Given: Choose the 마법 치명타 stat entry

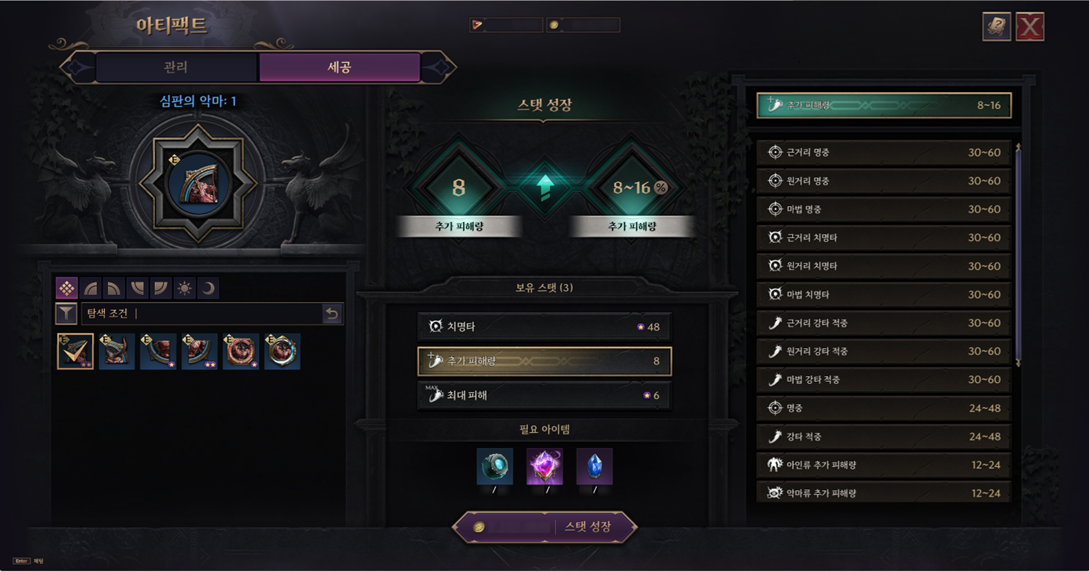Looking at the screenshot, I should point(884,295).
